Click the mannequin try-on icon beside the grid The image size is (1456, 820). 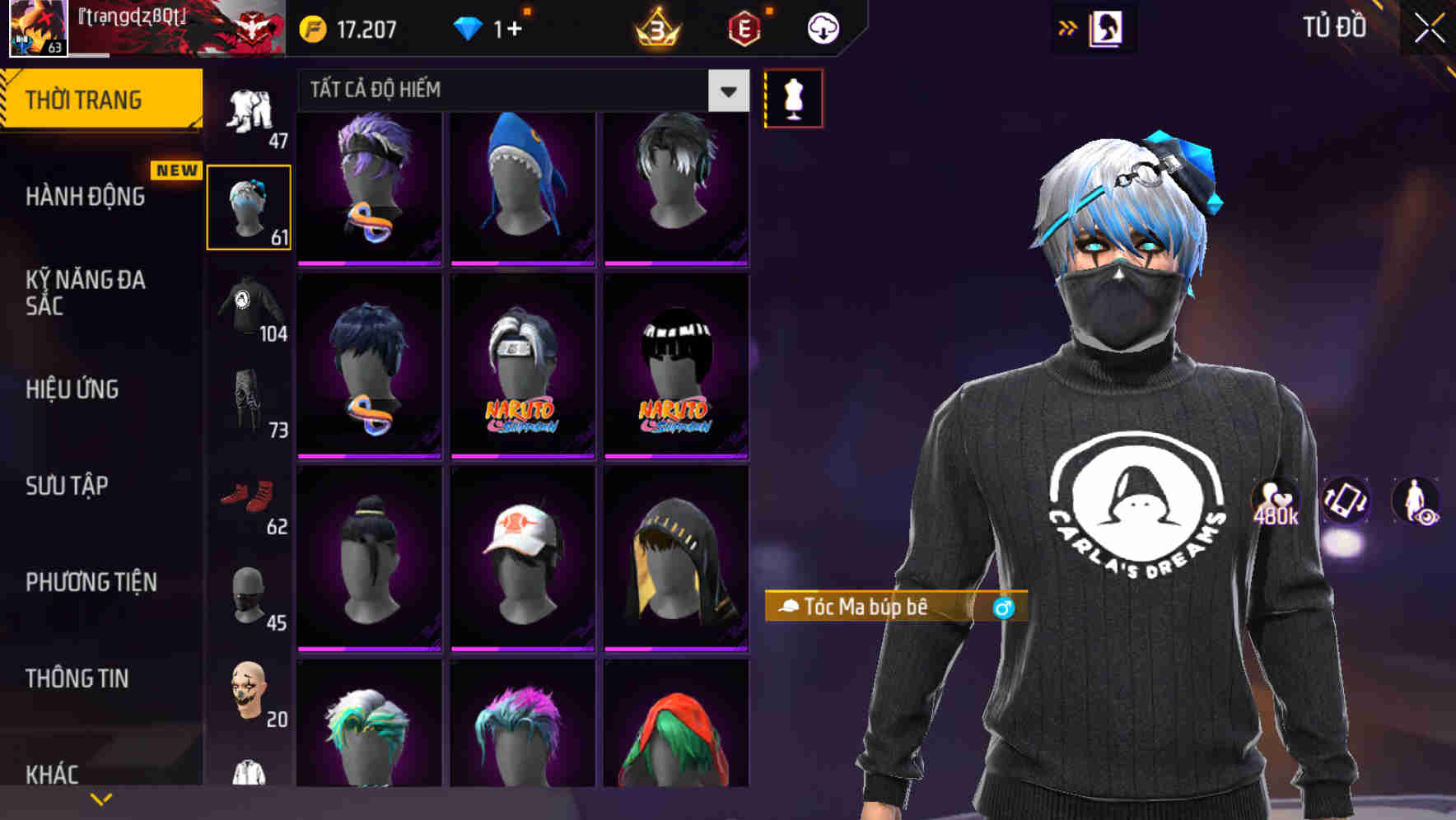(x=793, y=97)
